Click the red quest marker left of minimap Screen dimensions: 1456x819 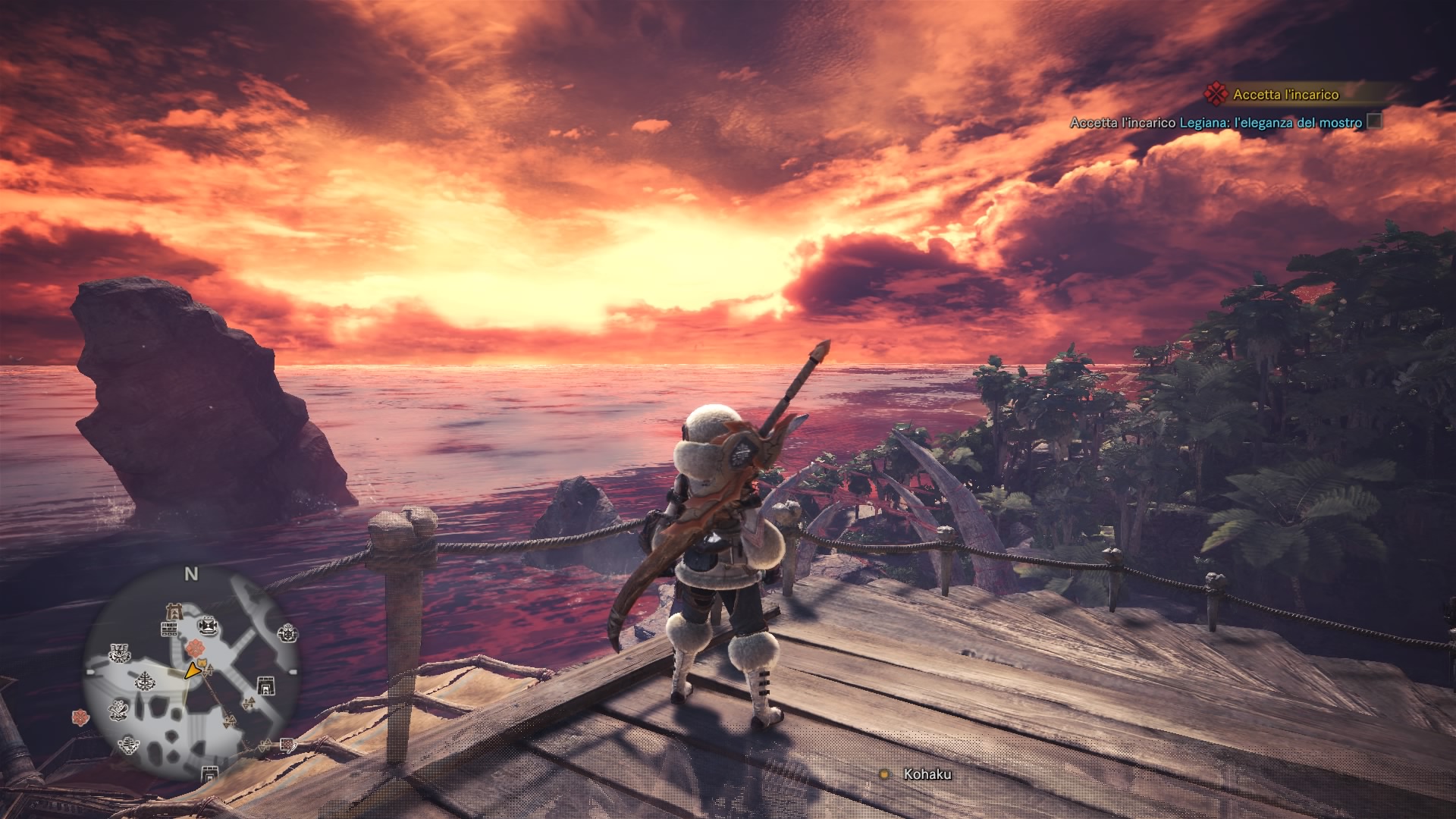click(x=80, y=716)
